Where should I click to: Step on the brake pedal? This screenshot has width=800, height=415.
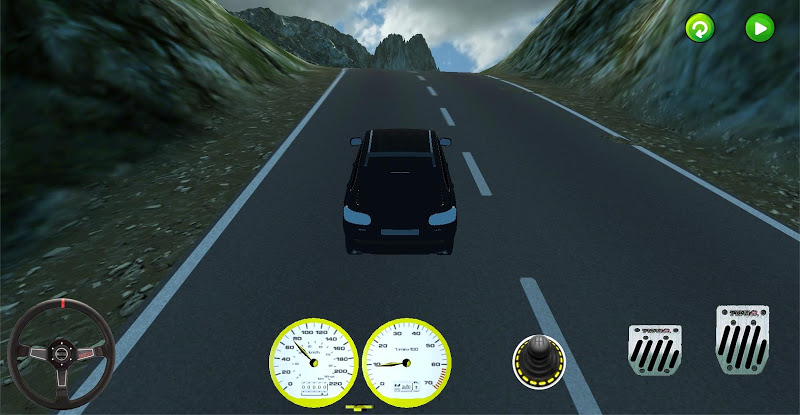point(655,350)
